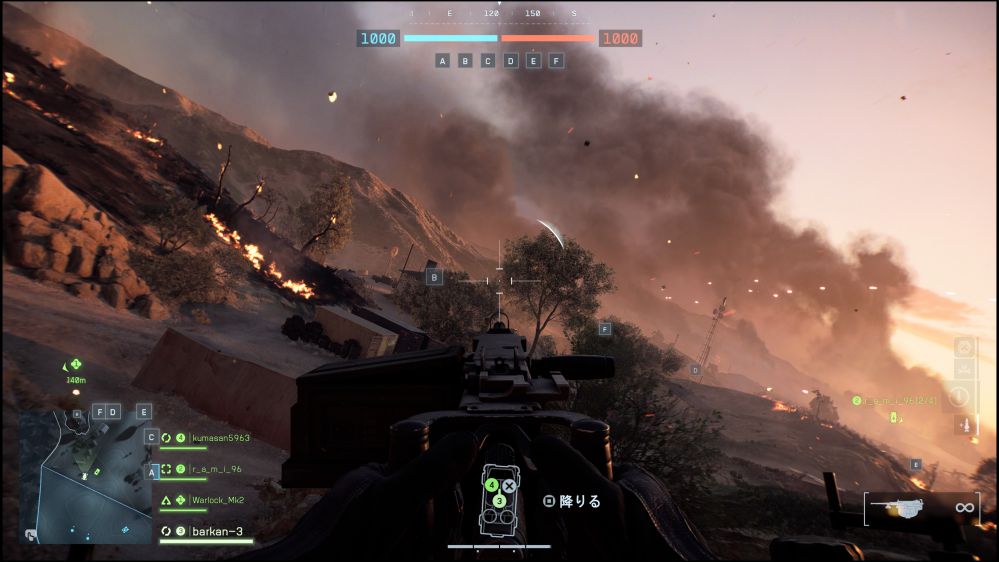Select objective C in the top flag row

488,61
